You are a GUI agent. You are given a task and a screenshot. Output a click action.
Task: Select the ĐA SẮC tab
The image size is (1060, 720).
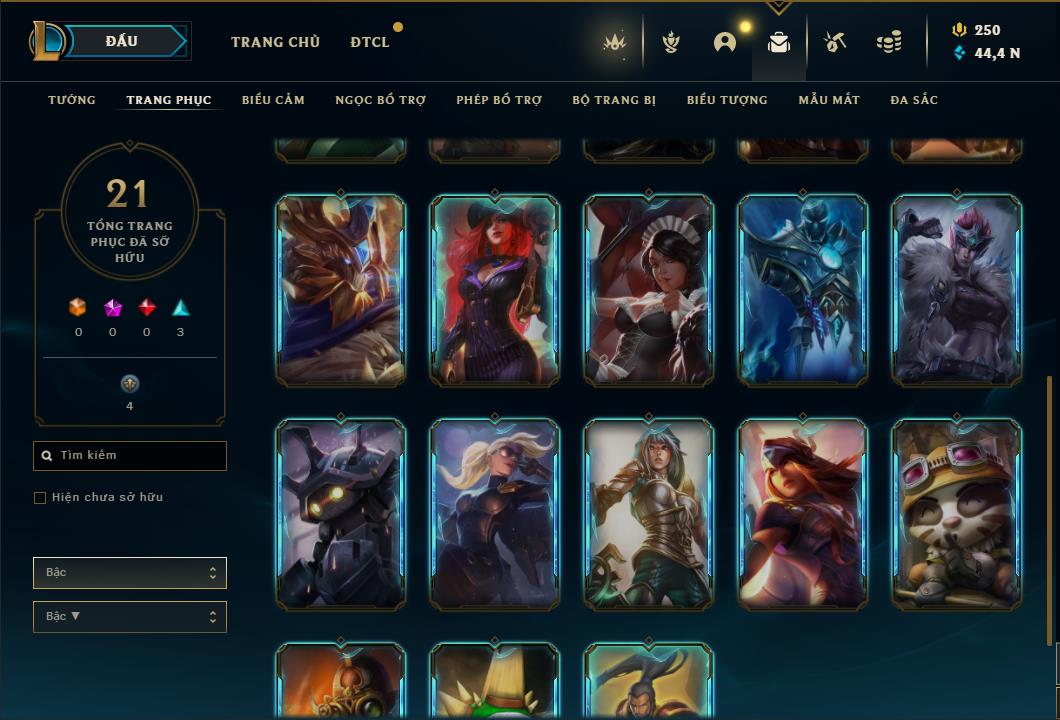pyautogui.click(x=914, y=100)
